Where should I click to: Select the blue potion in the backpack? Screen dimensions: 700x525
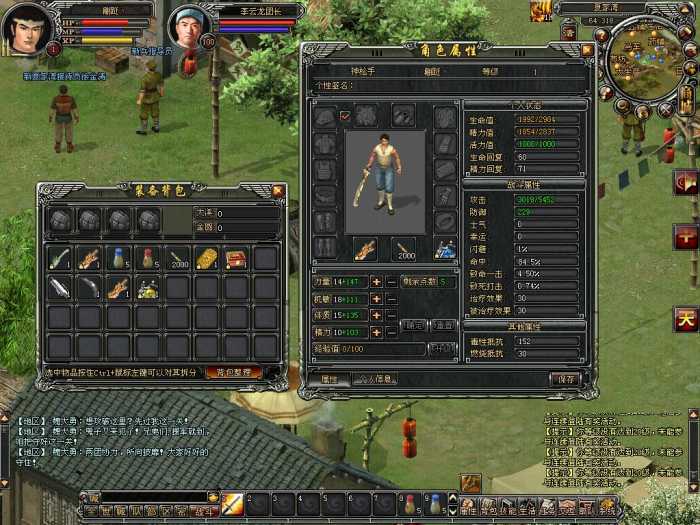click(119, 259)
